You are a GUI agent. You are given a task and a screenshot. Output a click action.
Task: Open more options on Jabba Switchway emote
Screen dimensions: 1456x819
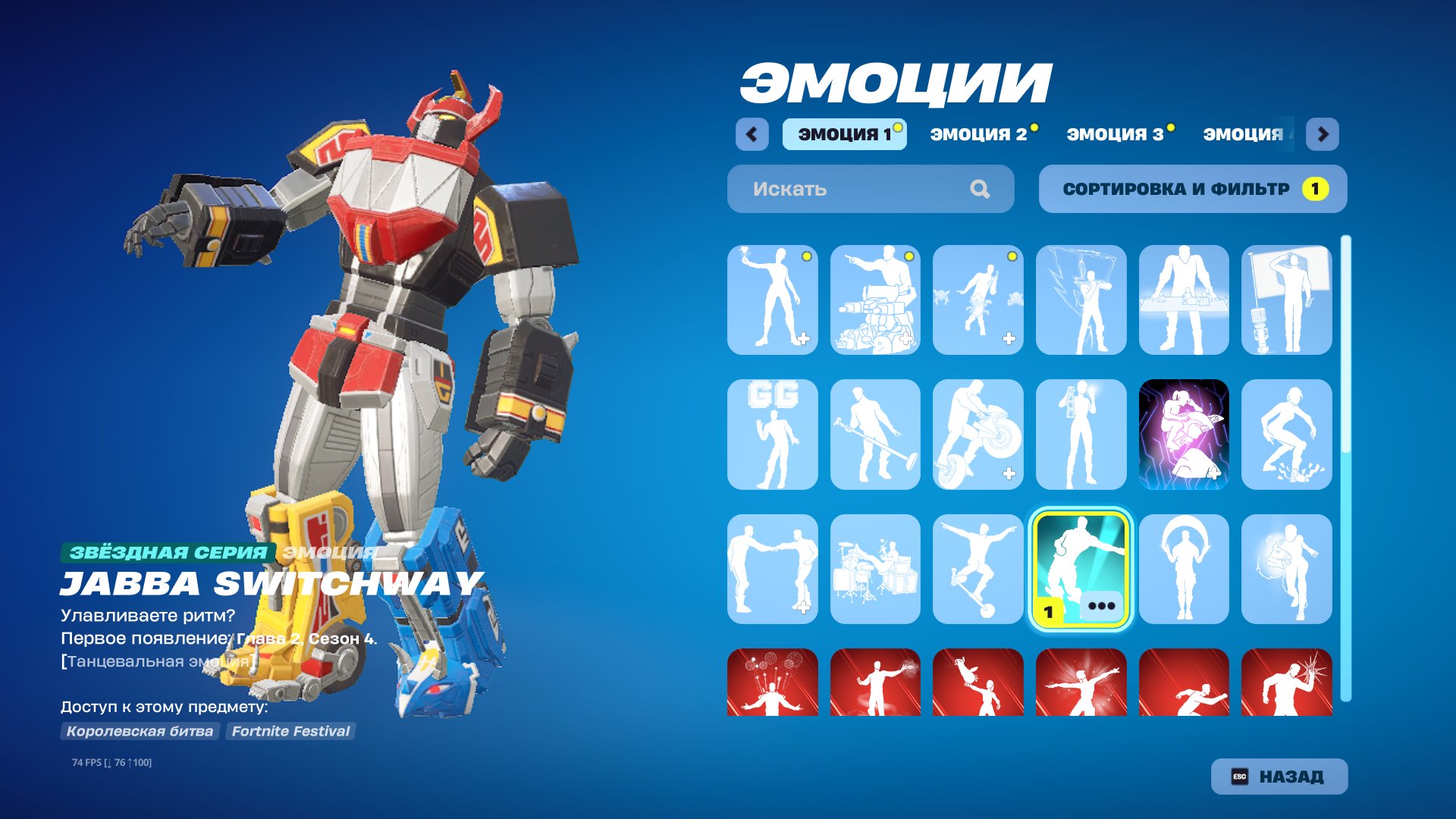pos(1100,606)
